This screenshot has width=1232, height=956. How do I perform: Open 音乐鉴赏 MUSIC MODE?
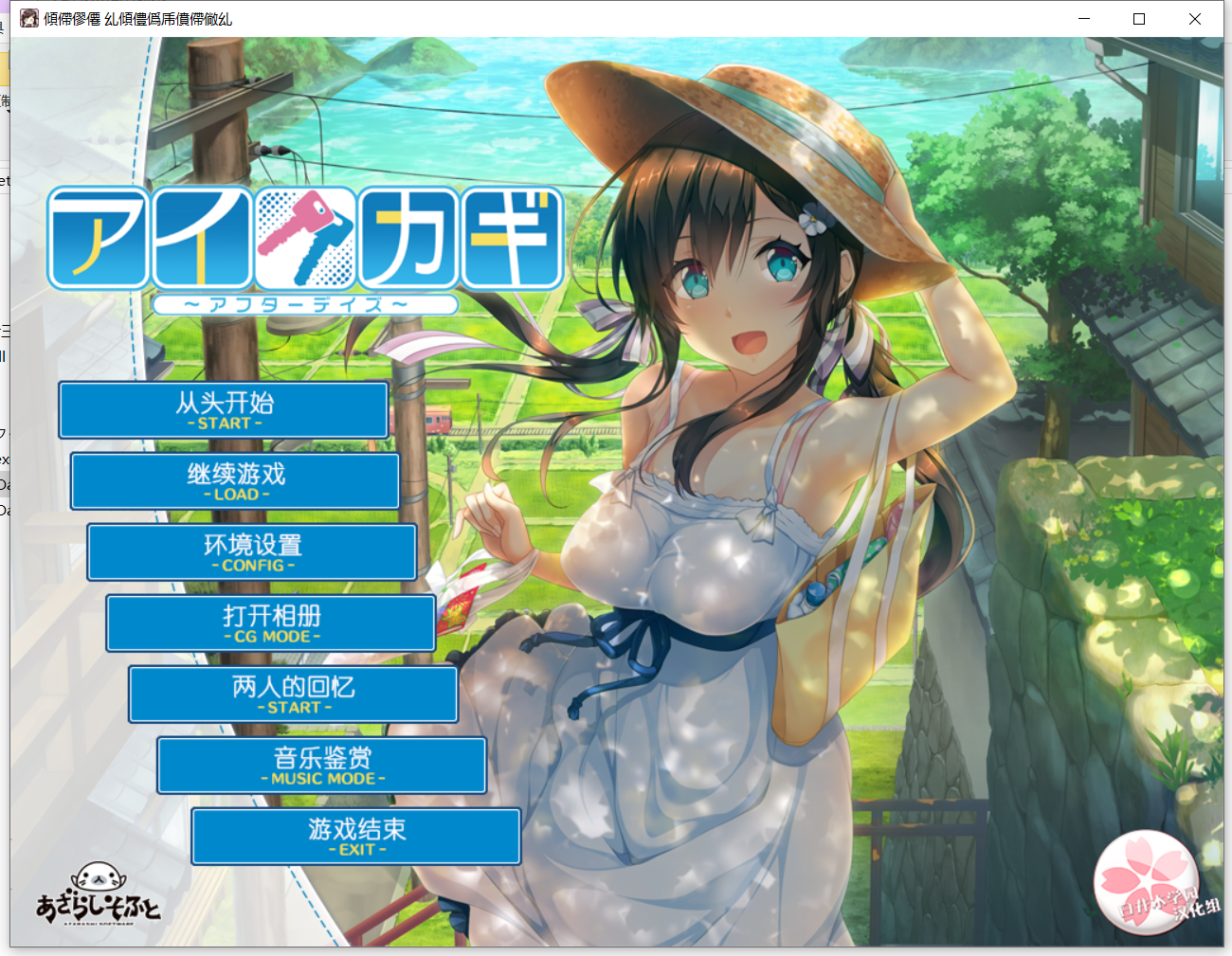point(321,765)
